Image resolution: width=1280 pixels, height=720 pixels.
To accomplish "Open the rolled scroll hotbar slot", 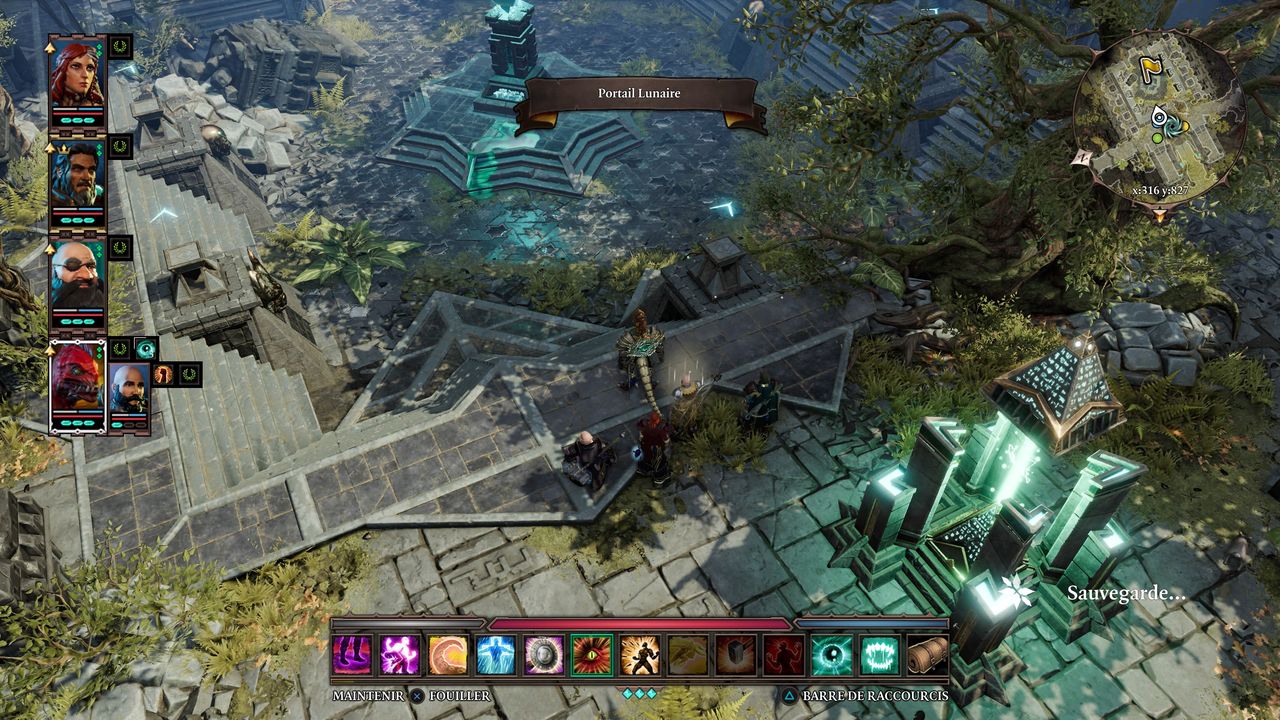I will 928,655.
